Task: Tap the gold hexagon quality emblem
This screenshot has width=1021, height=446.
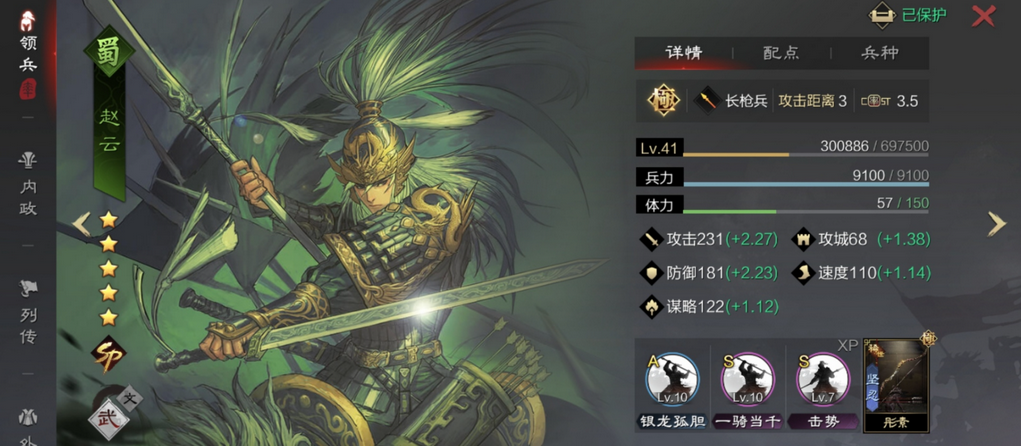Action: (x=663, y=100)
